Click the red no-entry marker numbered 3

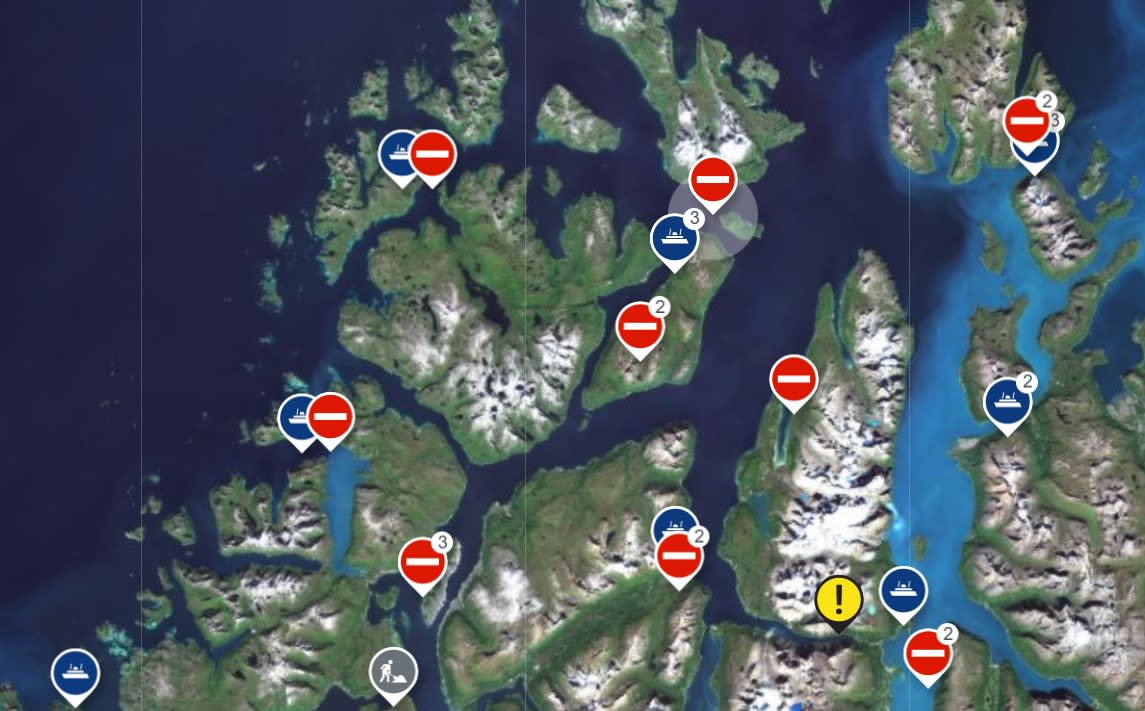click(423, 562)
